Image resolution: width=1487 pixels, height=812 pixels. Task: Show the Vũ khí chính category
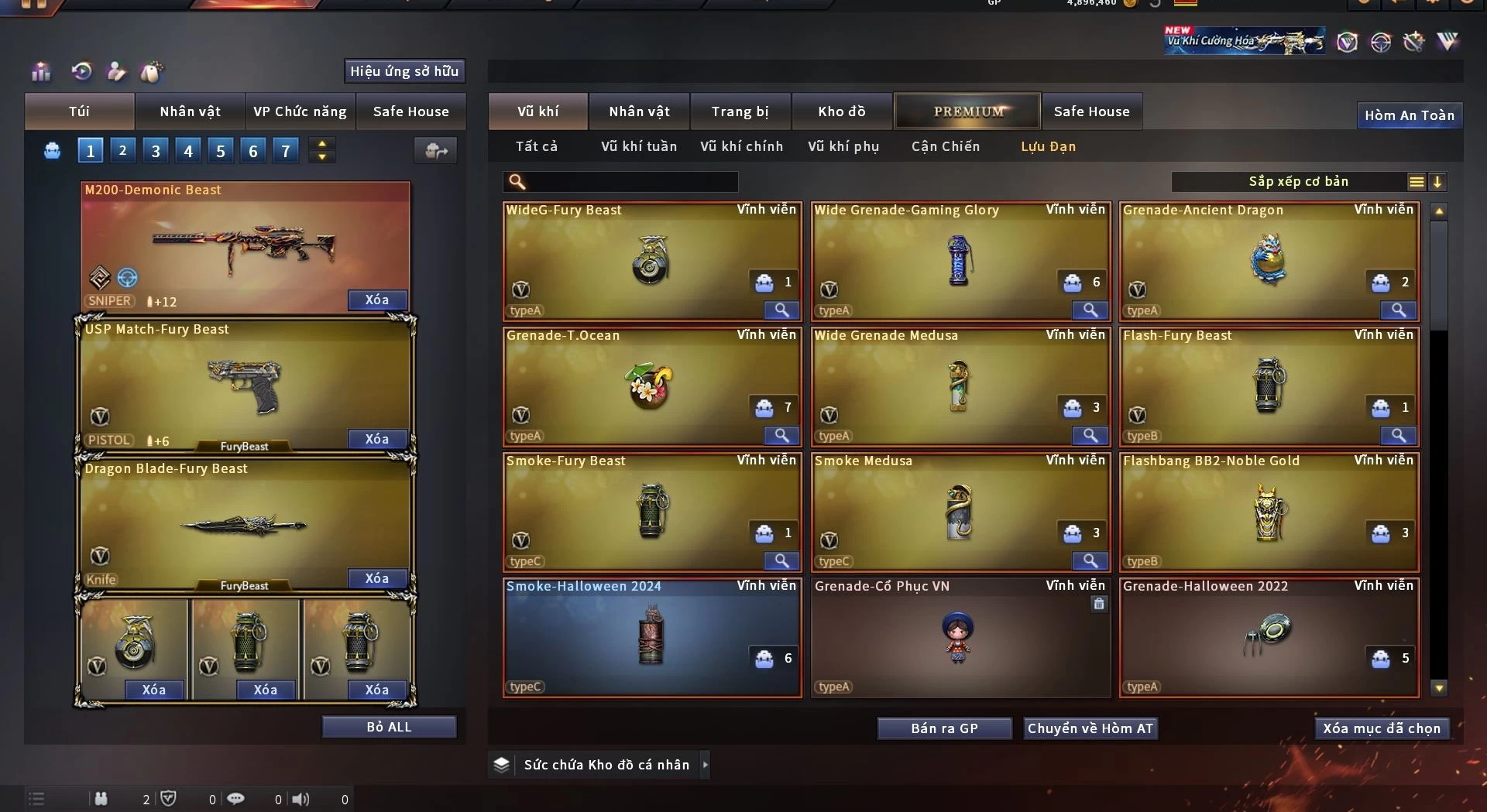(x=741, y=146)
